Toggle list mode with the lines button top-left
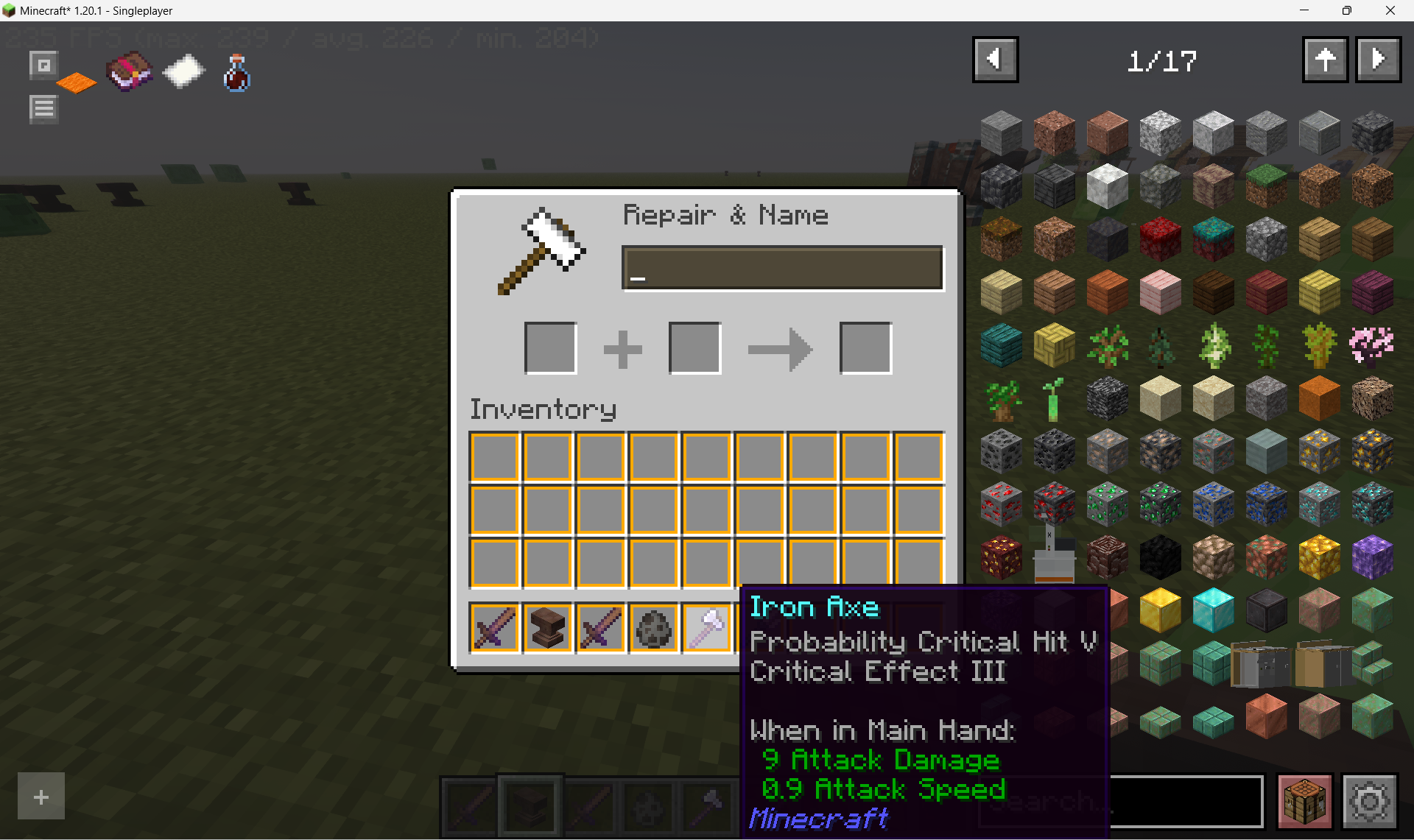The height and width of the screenshot is (840, 1414). [43, 108]
